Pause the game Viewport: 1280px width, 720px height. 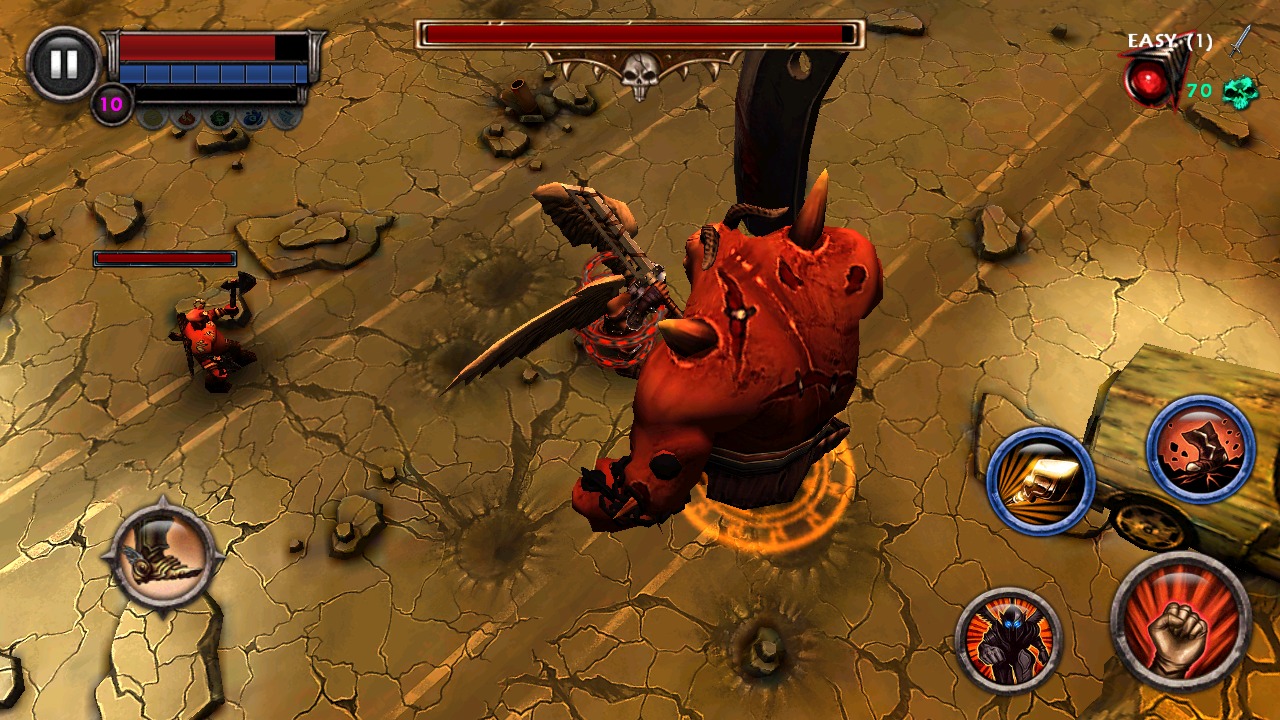[x=63, y=64]
